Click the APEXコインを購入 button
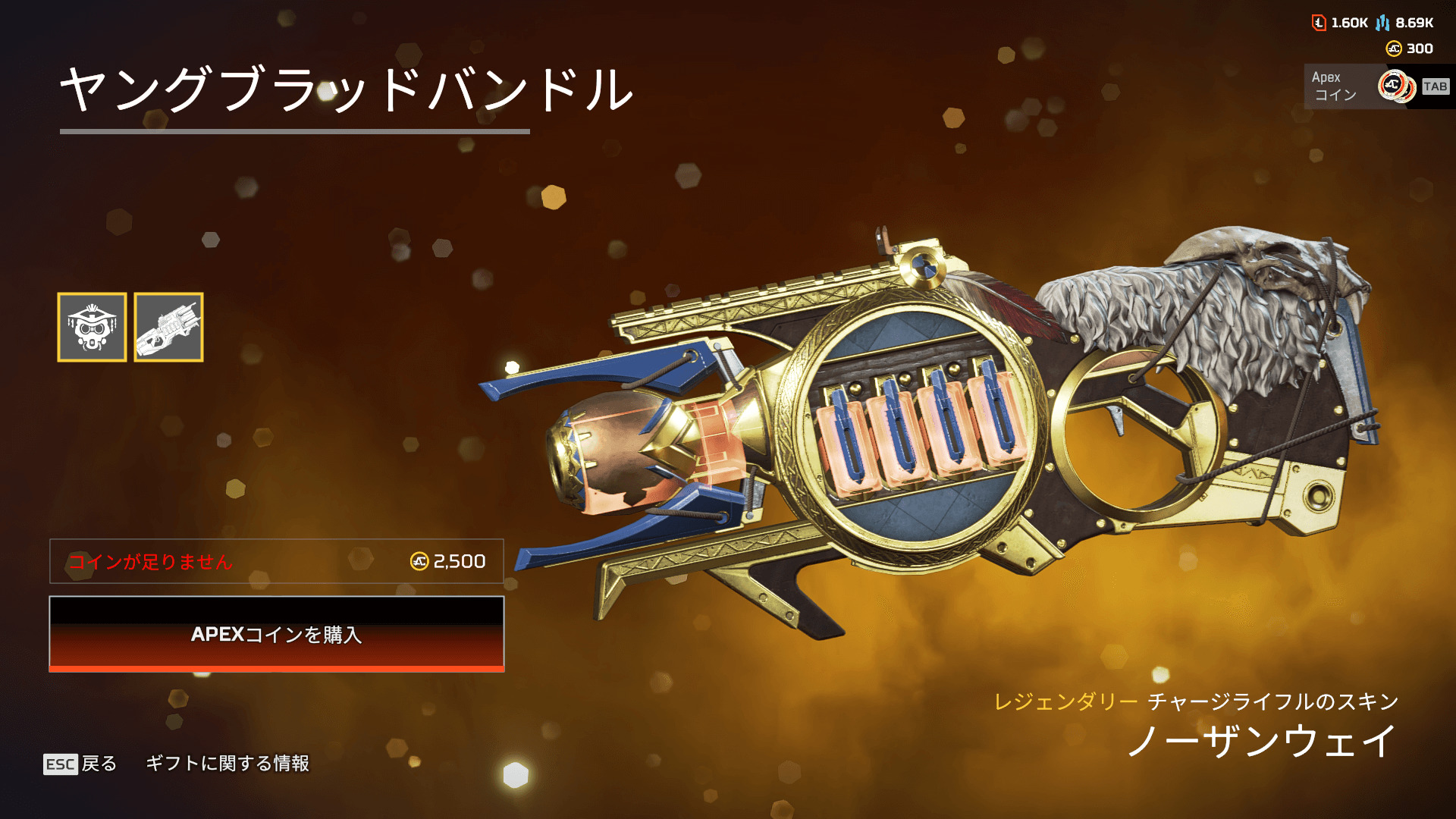This screenshot has height=819, width=1456. point(277,634)
